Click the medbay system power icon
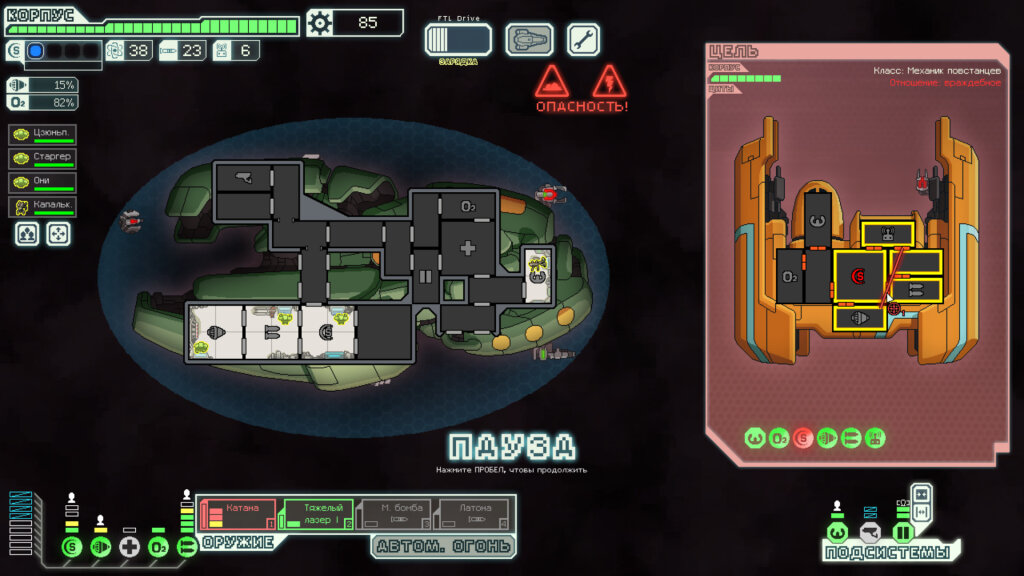Viewport: 1024px width, 576px height. coord(129,547)
